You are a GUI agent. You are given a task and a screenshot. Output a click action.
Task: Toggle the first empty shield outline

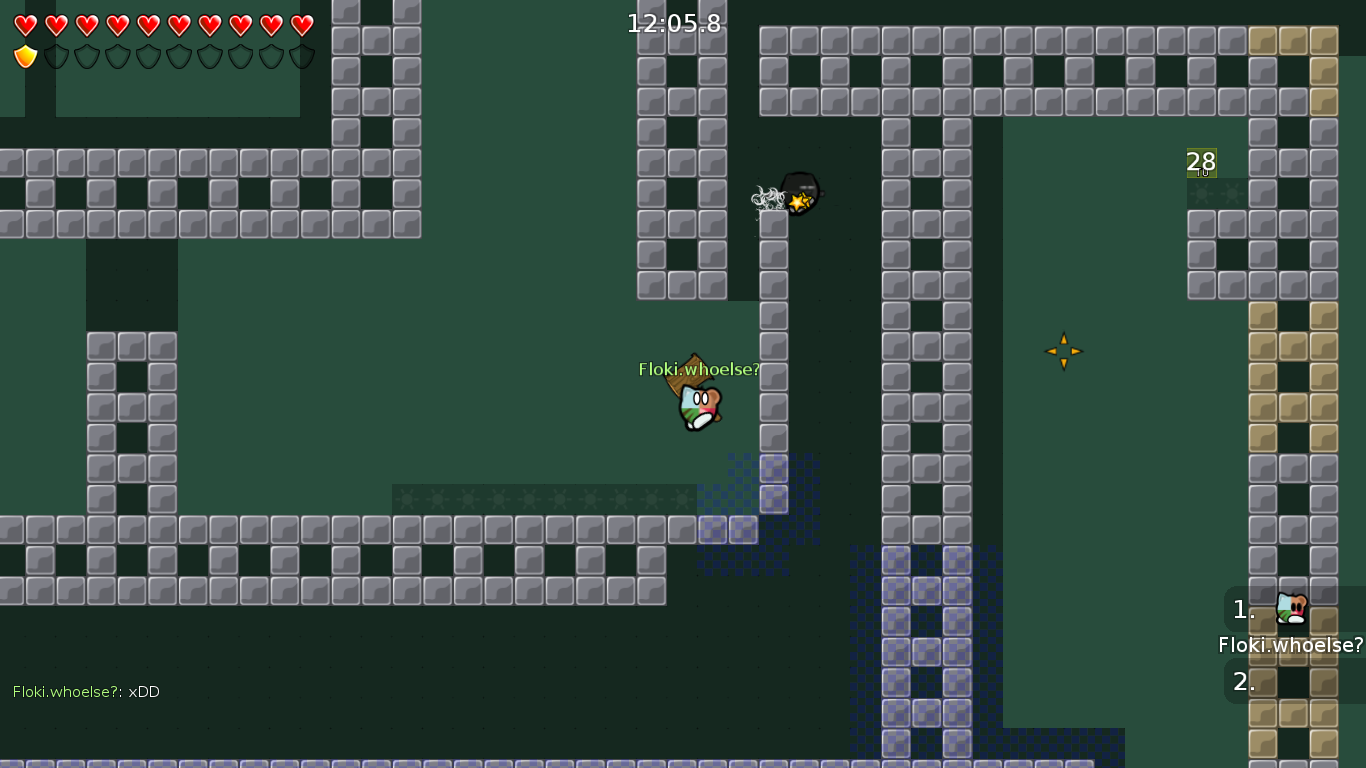[x=56, y=56]
